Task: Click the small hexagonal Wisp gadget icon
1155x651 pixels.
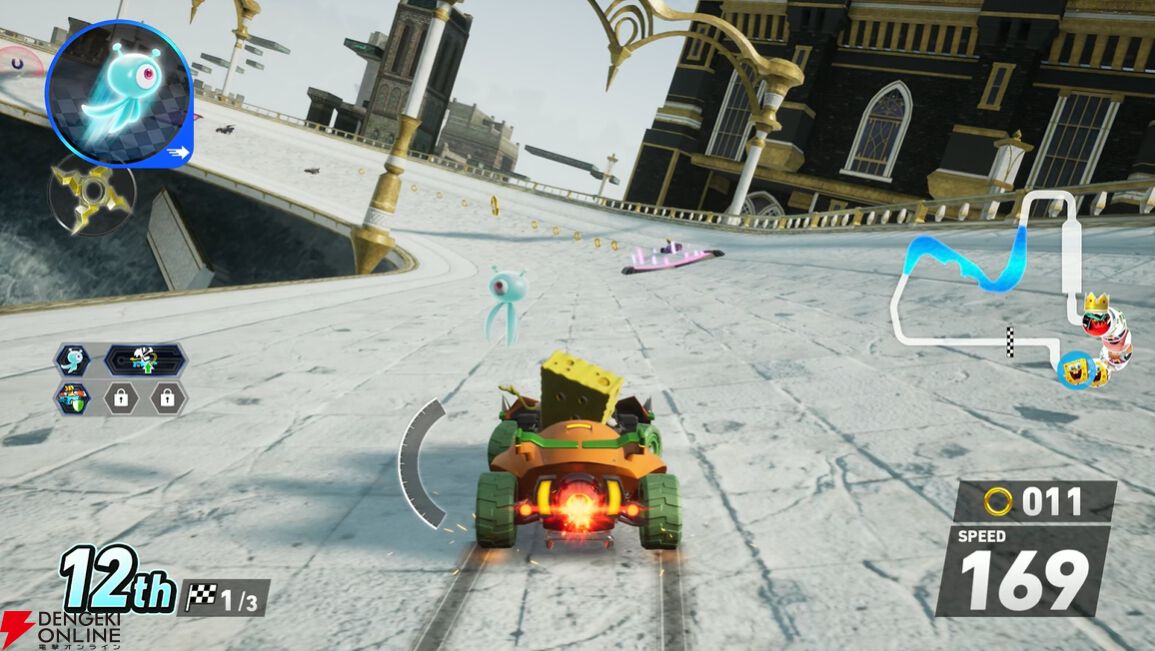Action: click(x=72, y=360)
